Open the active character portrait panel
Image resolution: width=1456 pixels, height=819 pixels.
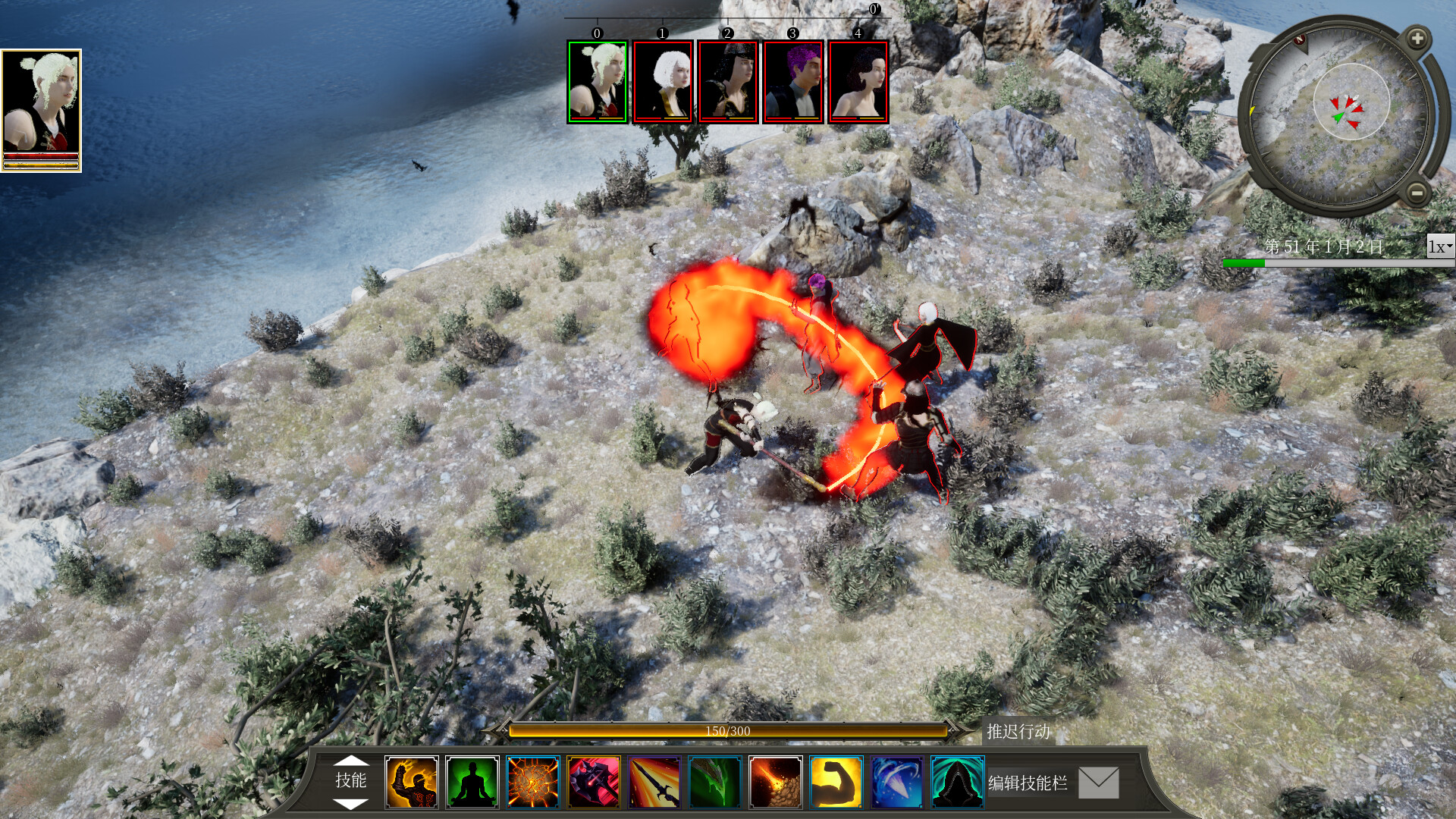coord(41,111)
